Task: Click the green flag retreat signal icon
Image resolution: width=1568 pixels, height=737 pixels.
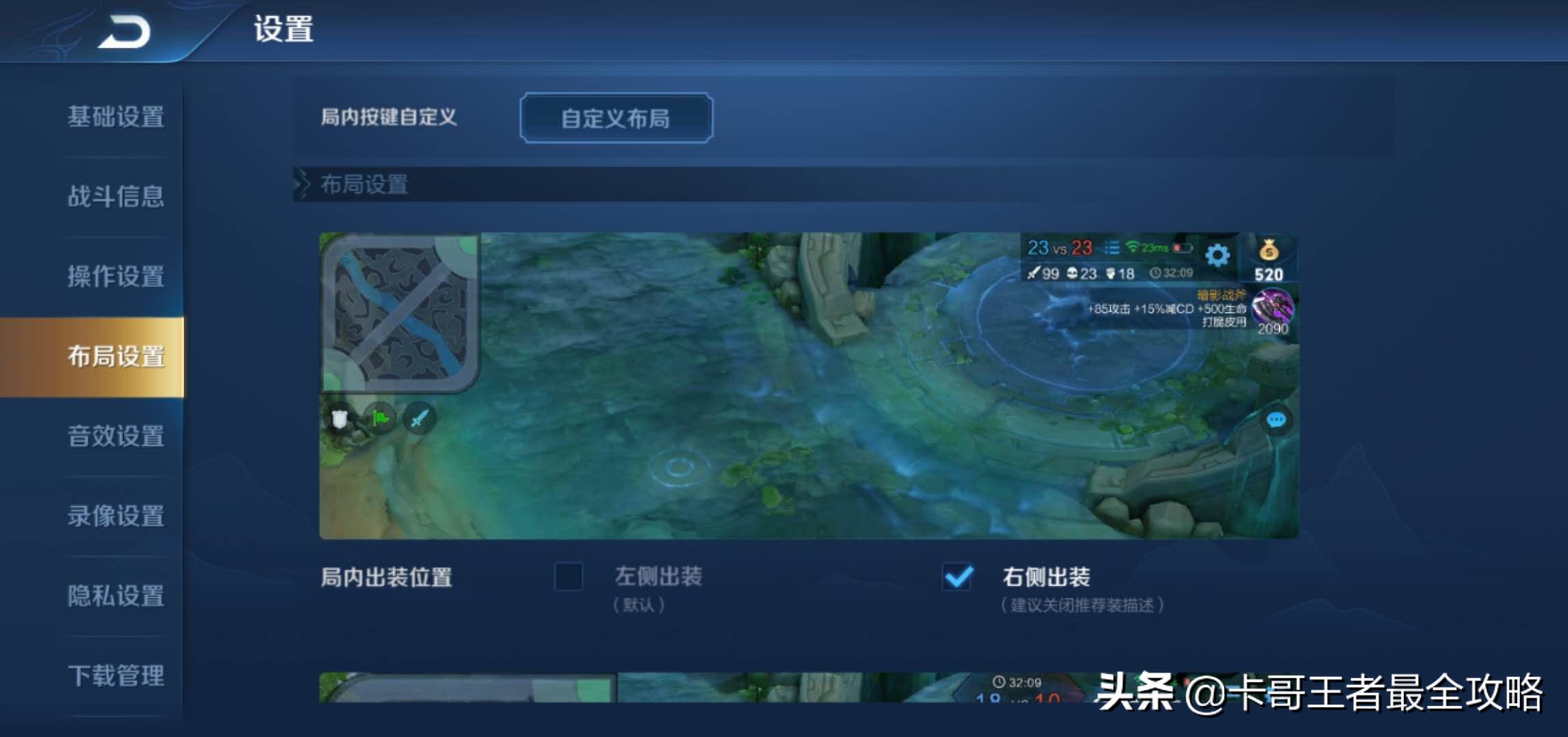Action: click(379, 419)
